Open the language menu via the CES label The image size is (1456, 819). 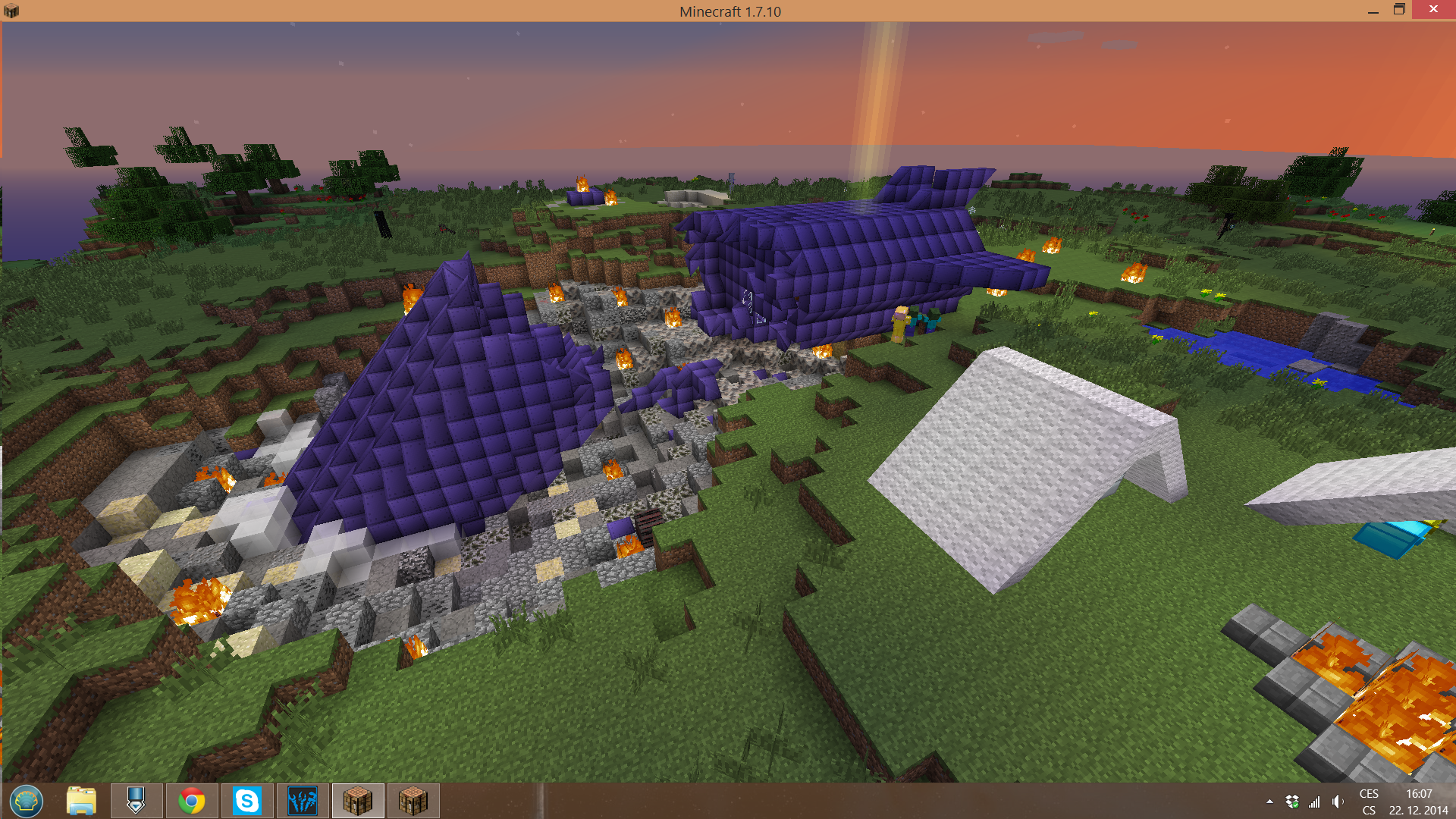[1370, 793]
